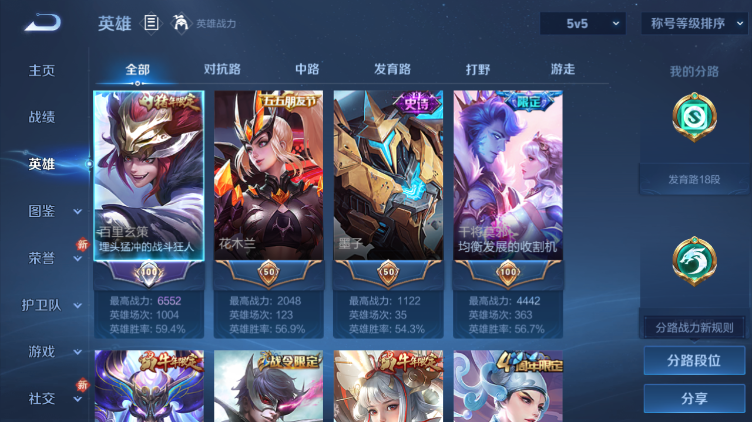Switch to the 游走 tab
The width and height of the screenshot is (752, 422).
(563, 69)
